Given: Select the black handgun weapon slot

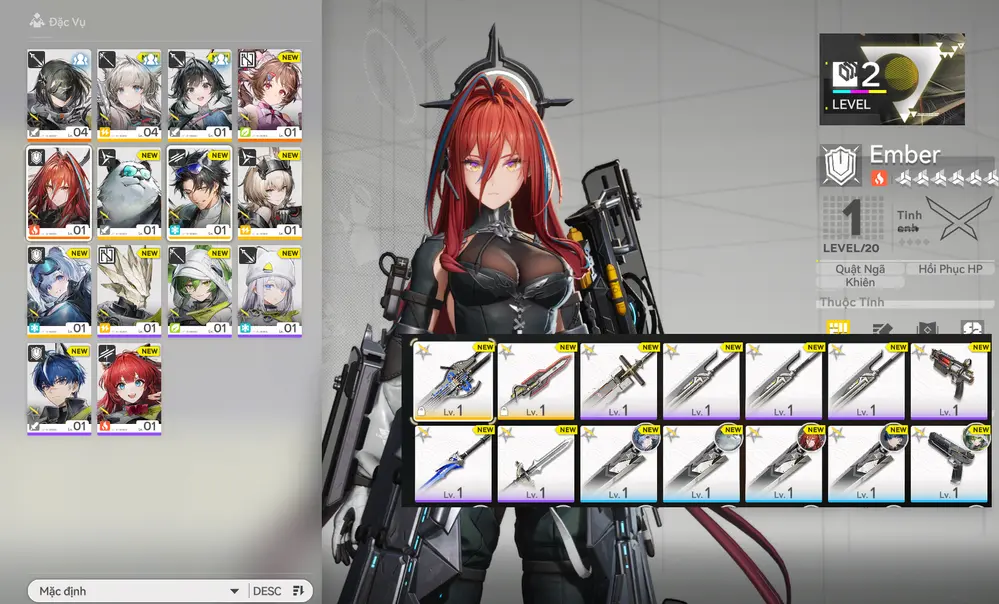Looking at the screenshot, I should tap(948, 462).
